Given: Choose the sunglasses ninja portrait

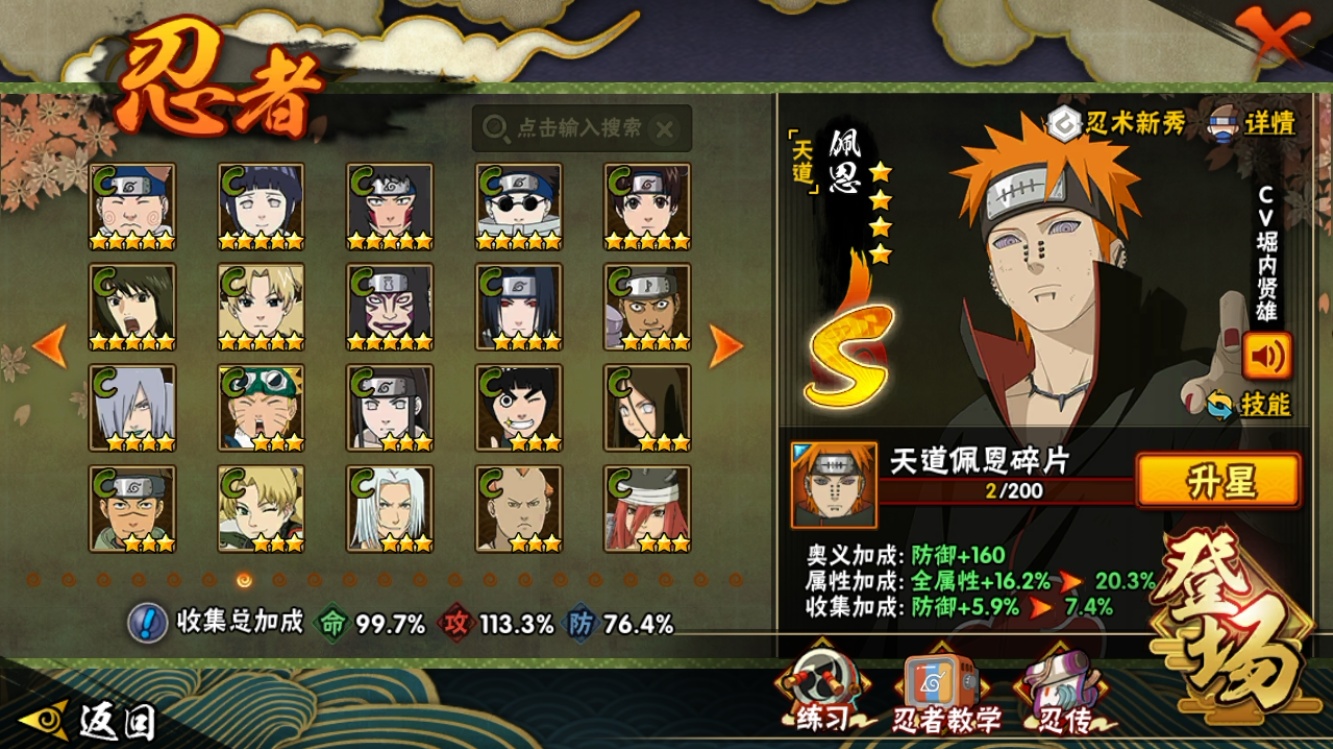Looking at the screenshot, I should coord(518,206).
